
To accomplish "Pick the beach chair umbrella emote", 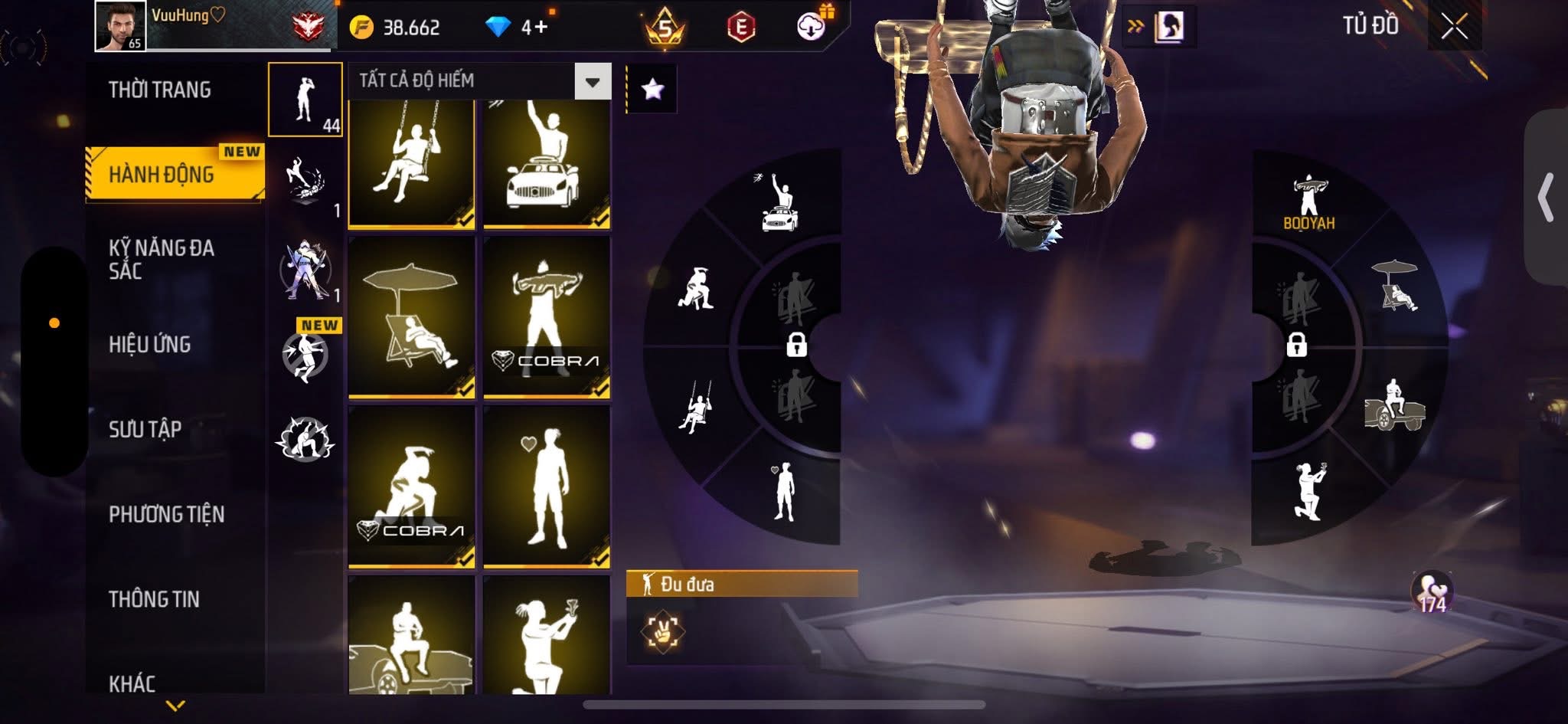I will tap(411, 317).
